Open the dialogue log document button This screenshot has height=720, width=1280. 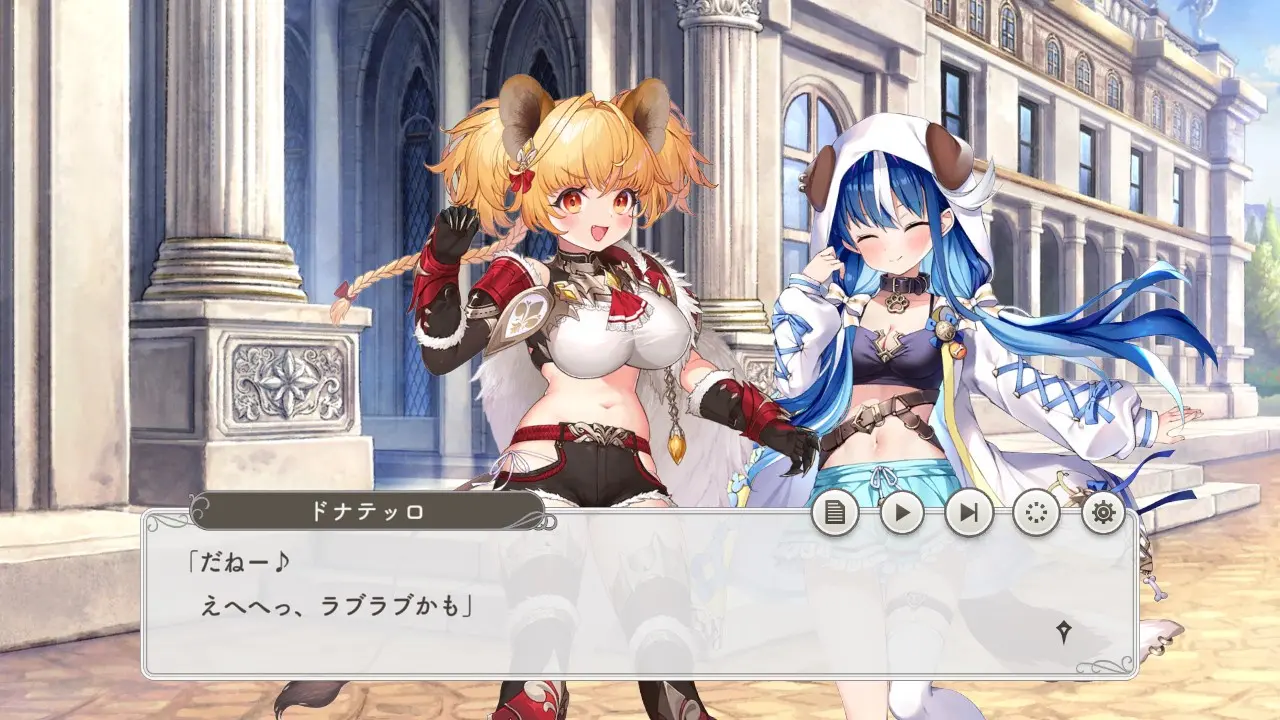pos(835,513)
